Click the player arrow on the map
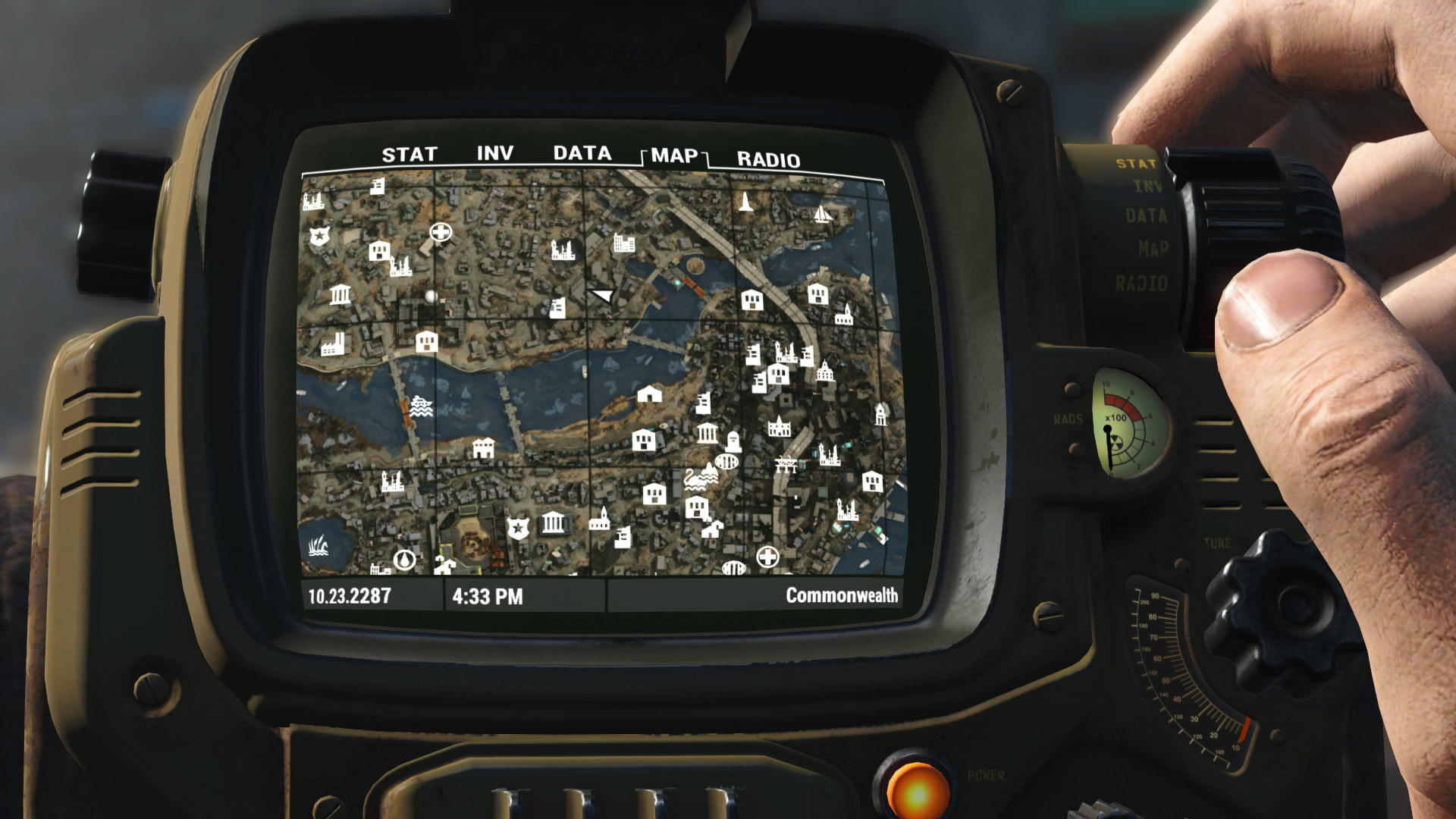The image size is (1456, 819). [x=603, y=295]
